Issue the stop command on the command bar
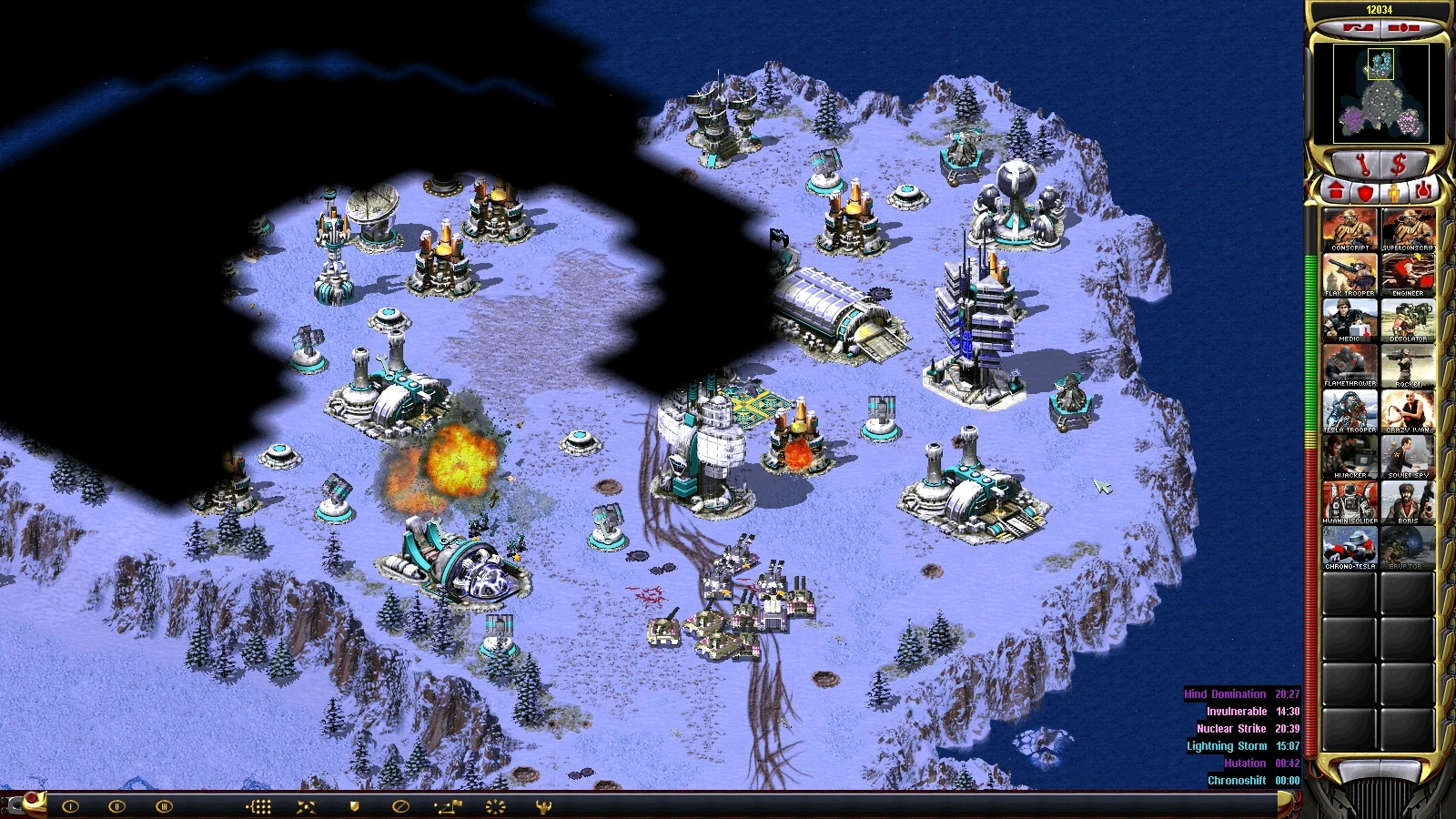 tap(400, 806)
